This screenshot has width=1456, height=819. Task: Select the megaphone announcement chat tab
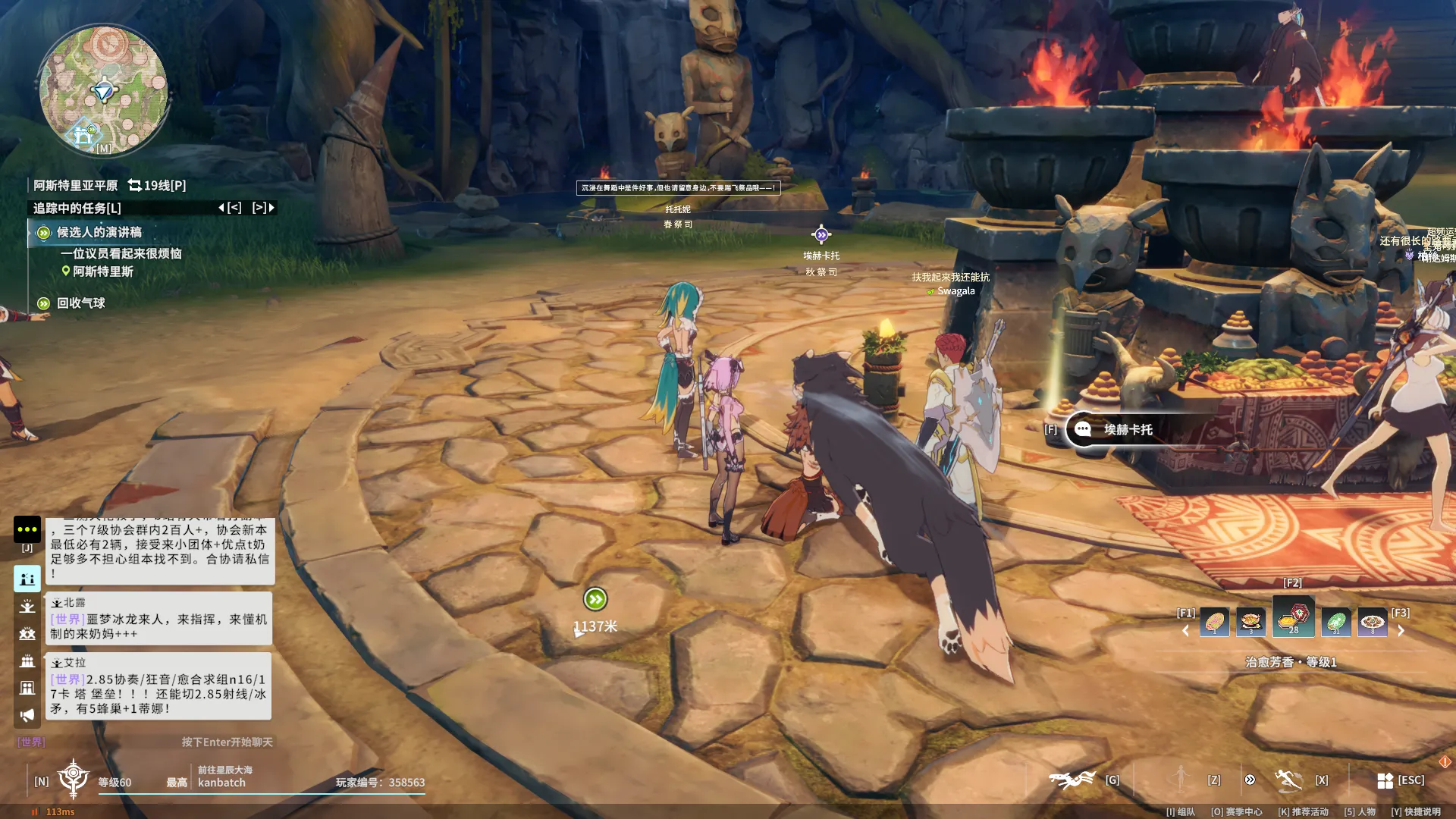27,715
